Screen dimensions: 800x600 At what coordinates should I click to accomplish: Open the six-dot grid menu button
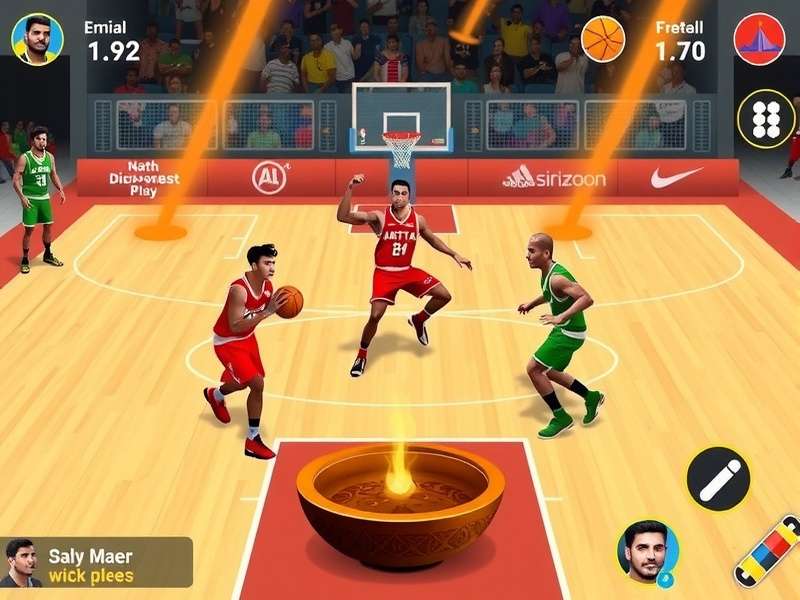[x=765, y=119]
